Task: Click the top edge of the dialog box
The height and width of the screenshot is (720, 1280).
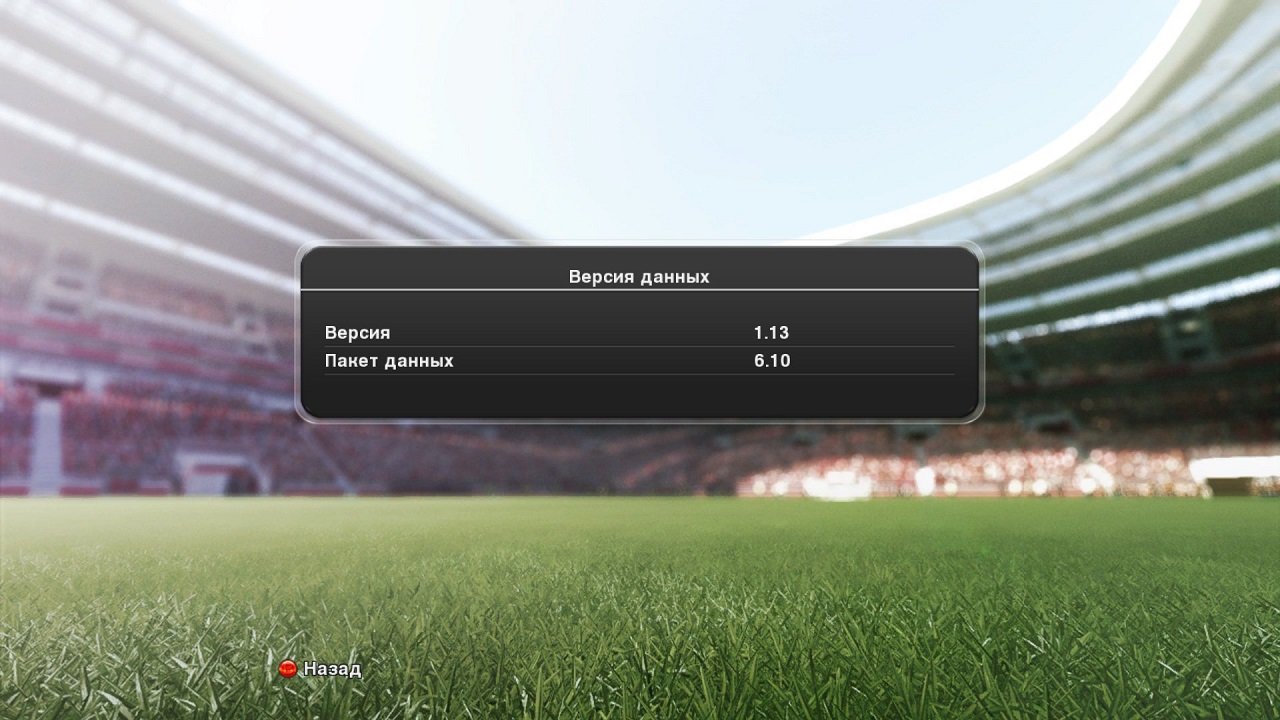Action: pyautogui.click(x=640, y=250)
